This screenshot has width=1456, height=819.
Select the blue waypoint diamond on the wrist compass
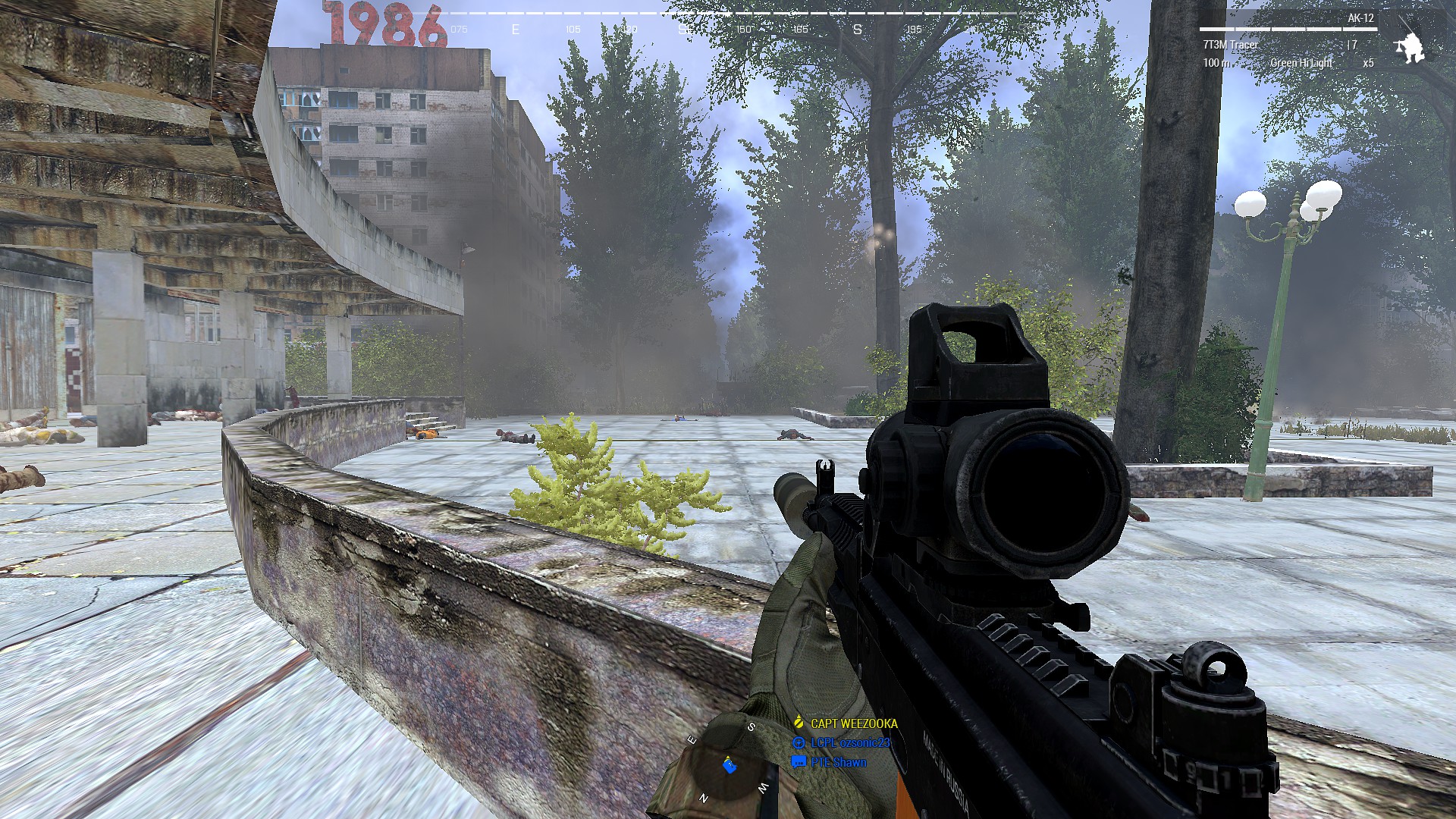(x=730, y=767)
